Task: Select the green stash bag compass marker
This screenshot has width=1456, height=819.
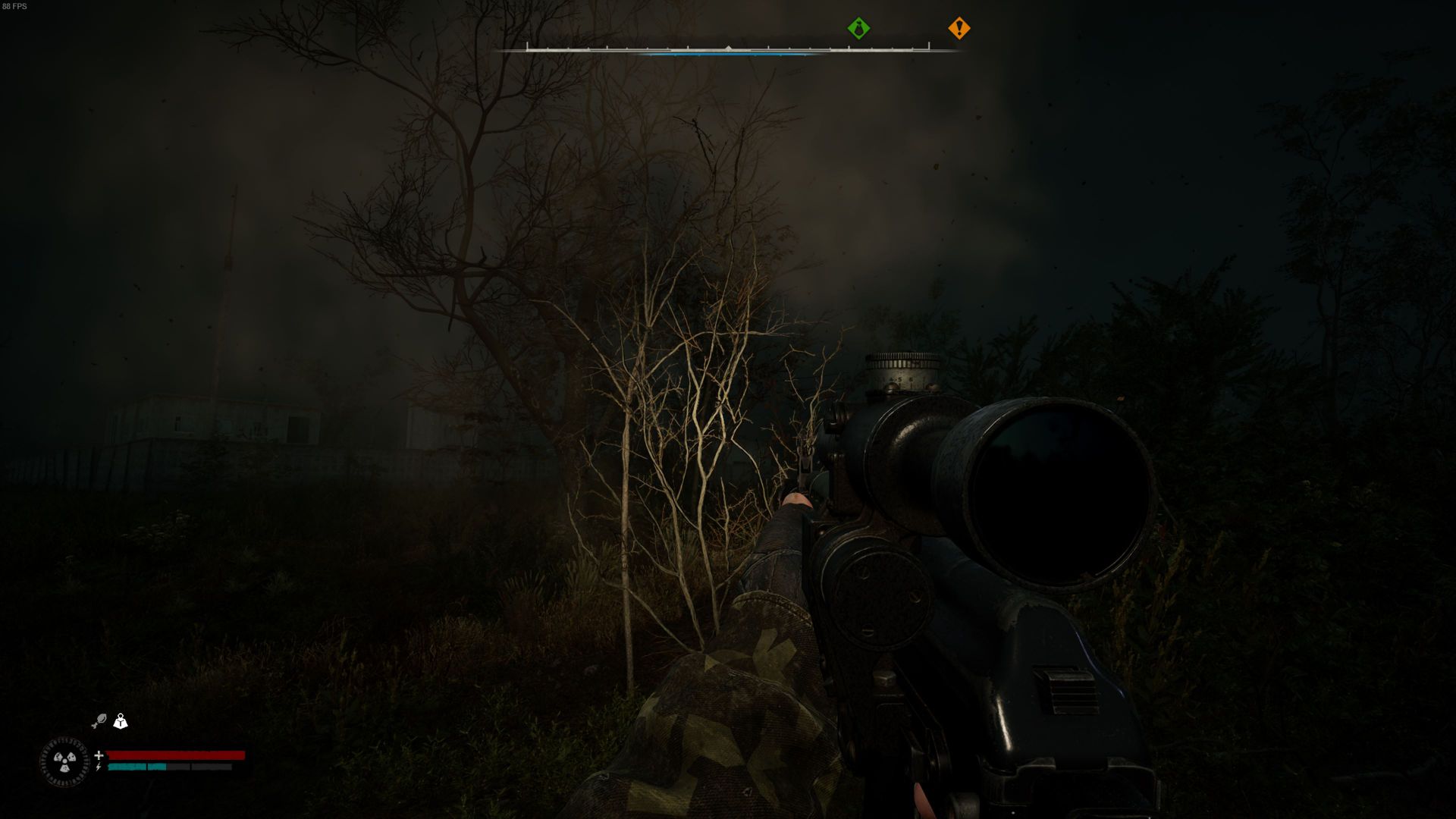Action: click(858, 29)
